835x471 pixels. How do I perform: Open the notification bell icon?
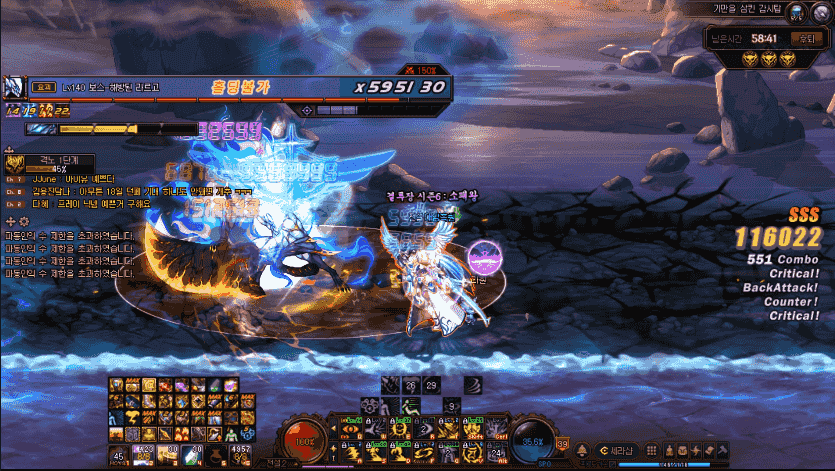point(580,449)
